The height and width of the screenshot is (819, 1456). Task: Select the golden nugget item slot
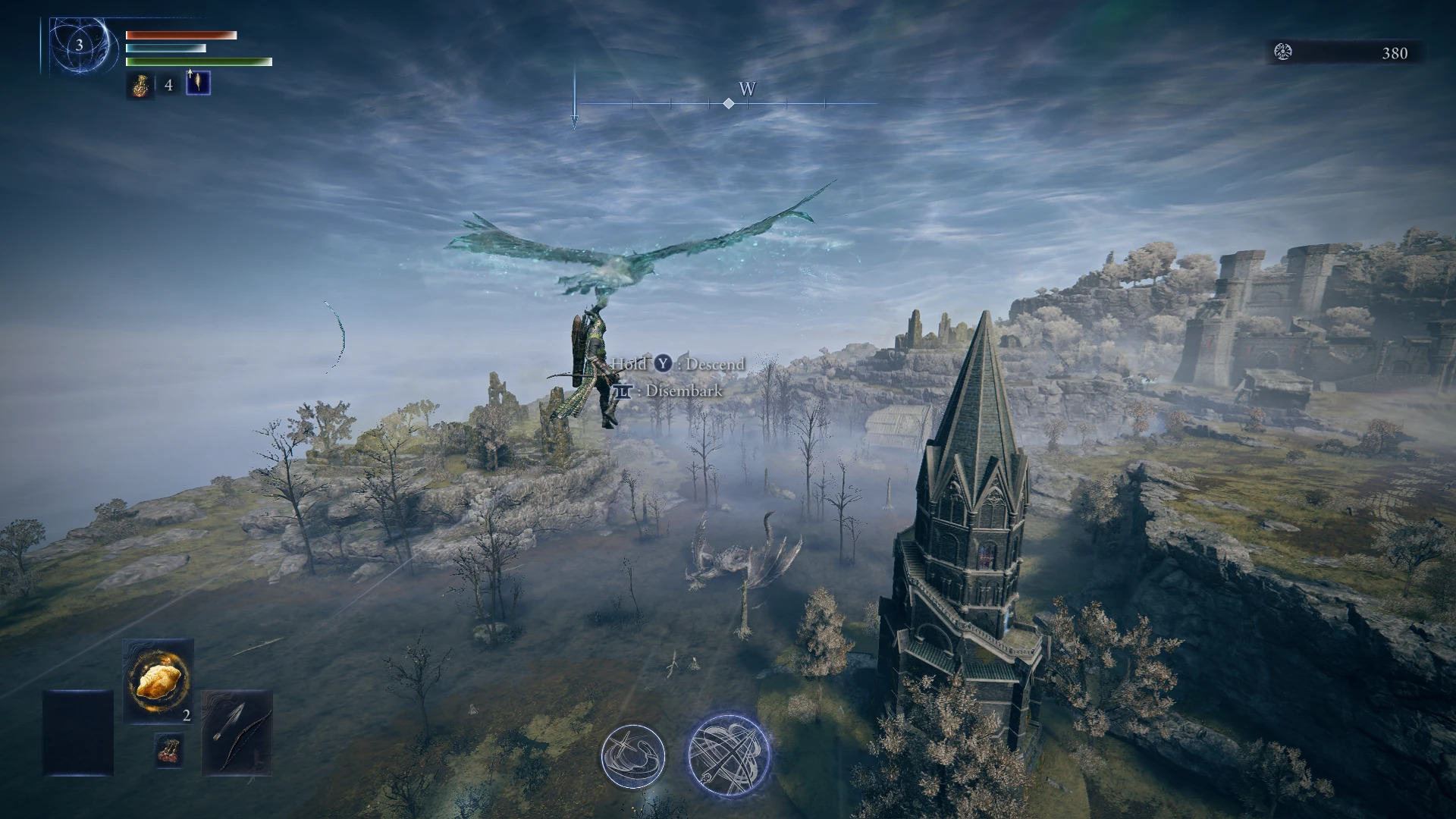[x=158, y=681]
